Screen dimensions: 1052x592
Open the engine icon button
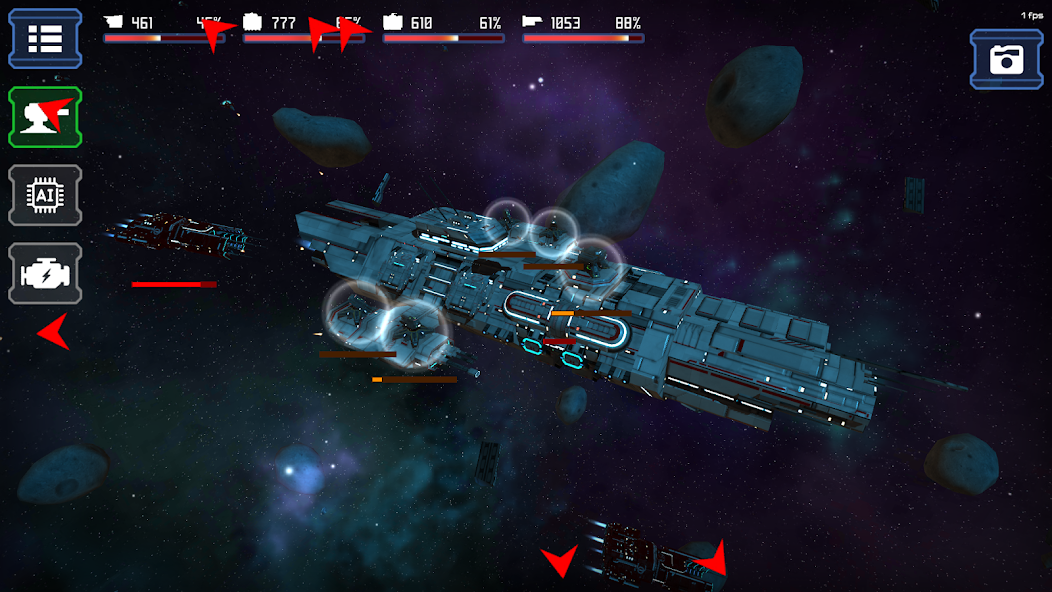45,272
